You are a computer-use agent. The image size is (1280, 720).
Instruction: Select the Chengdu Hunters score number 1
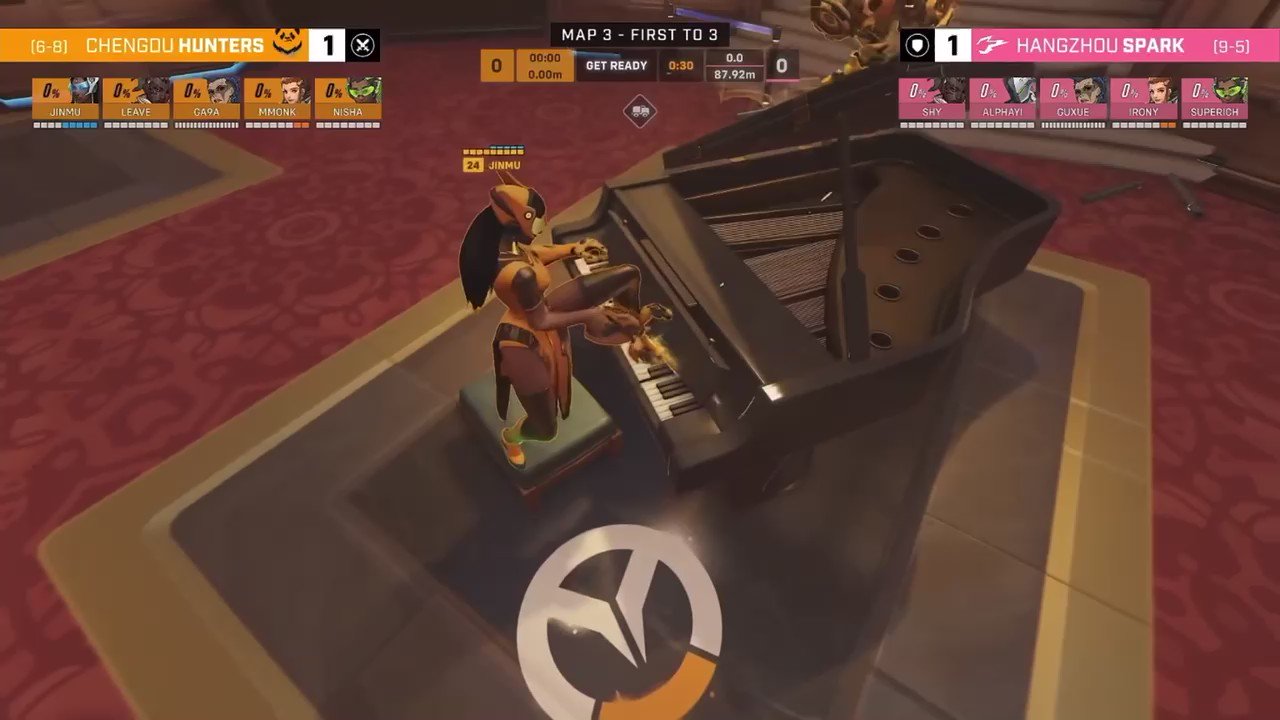[328, 44]
